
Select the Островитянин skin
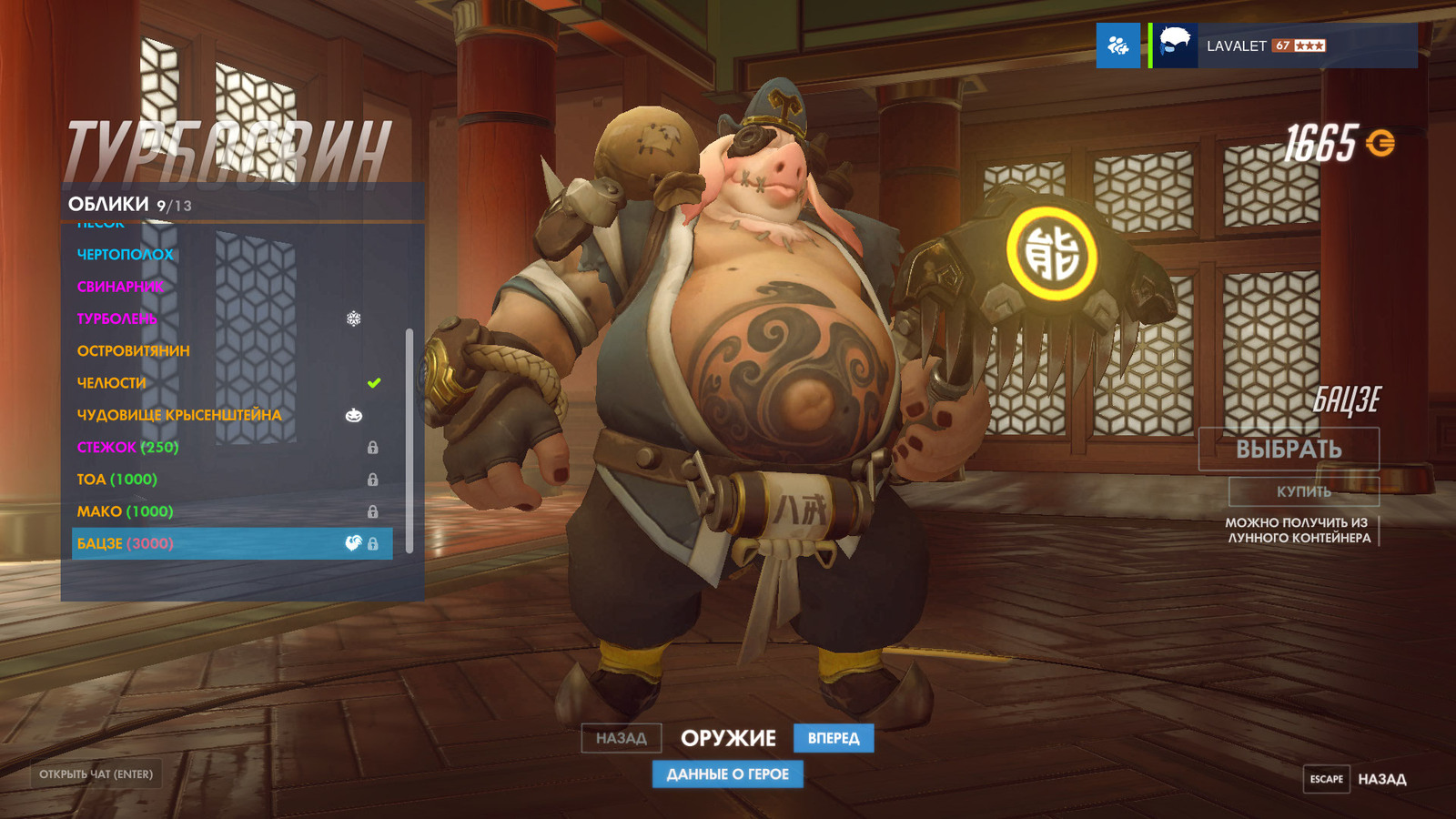click(134, 351)
